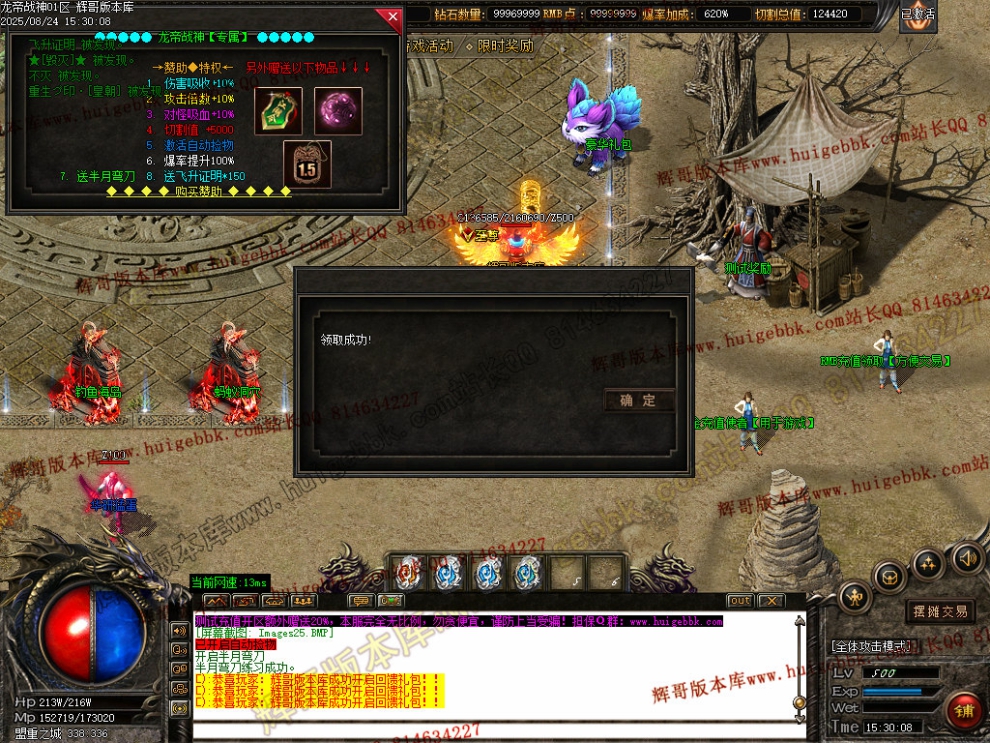Click the 购买赞助 purchase link
The height and width of the screenshot is (743, 990).
pos(198,191)
